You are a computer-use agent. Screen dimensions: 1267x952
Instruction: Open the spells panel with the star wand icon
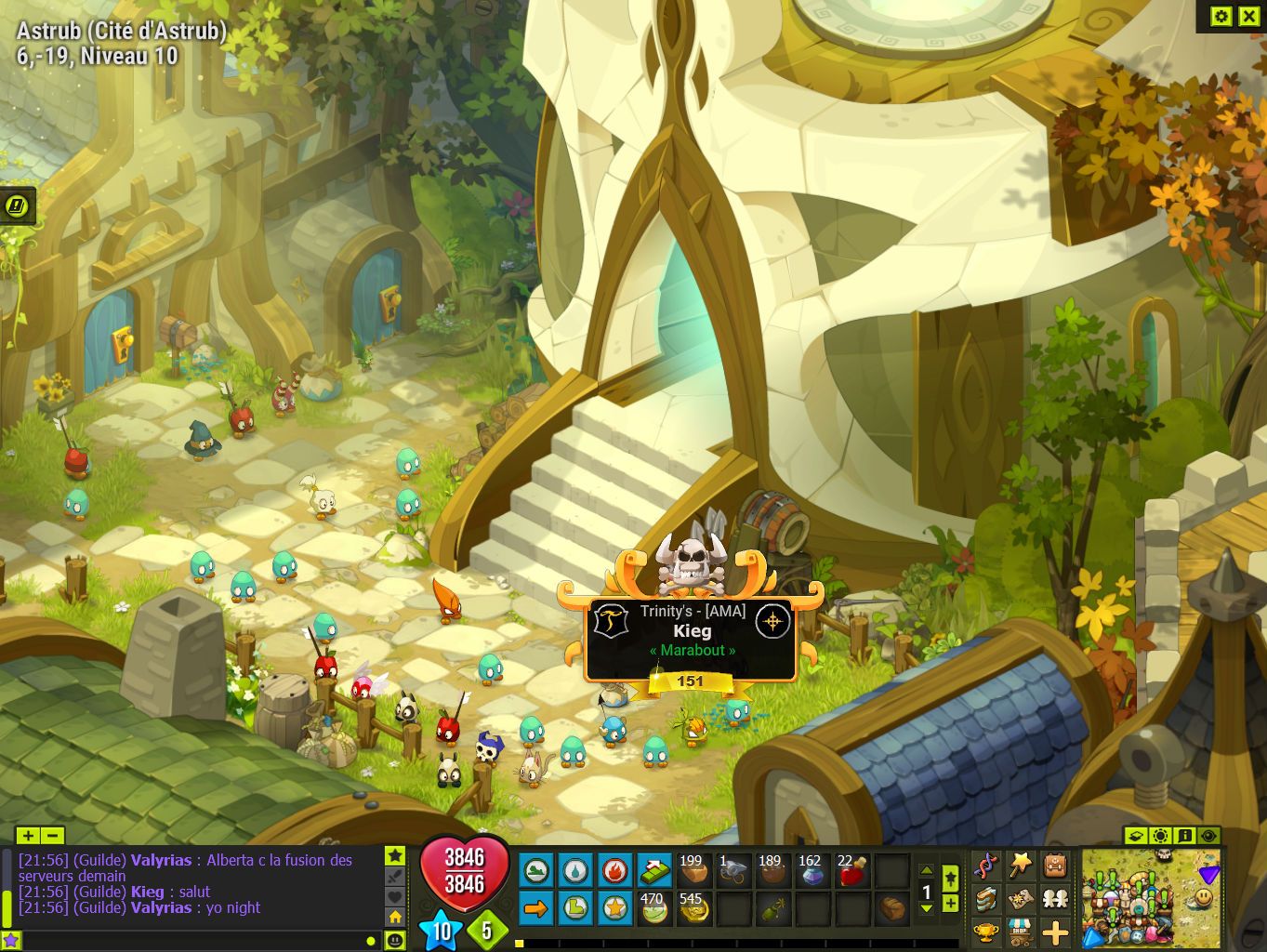pos(1021,864)
